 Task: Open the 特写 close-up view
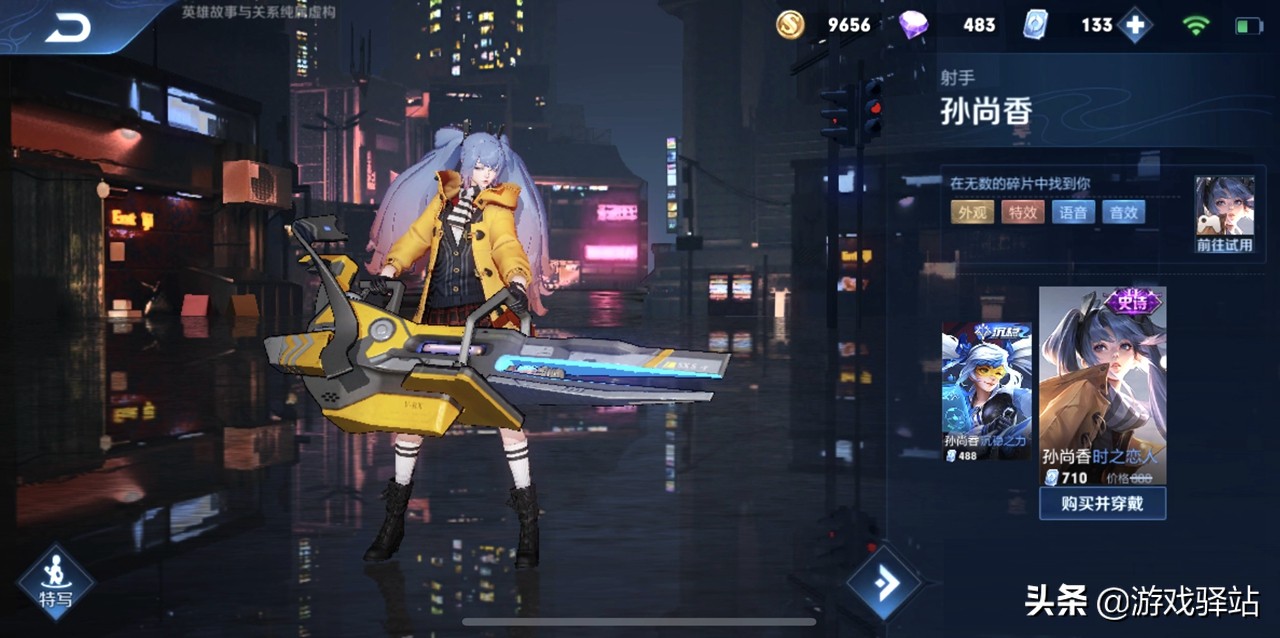point(55,582)
